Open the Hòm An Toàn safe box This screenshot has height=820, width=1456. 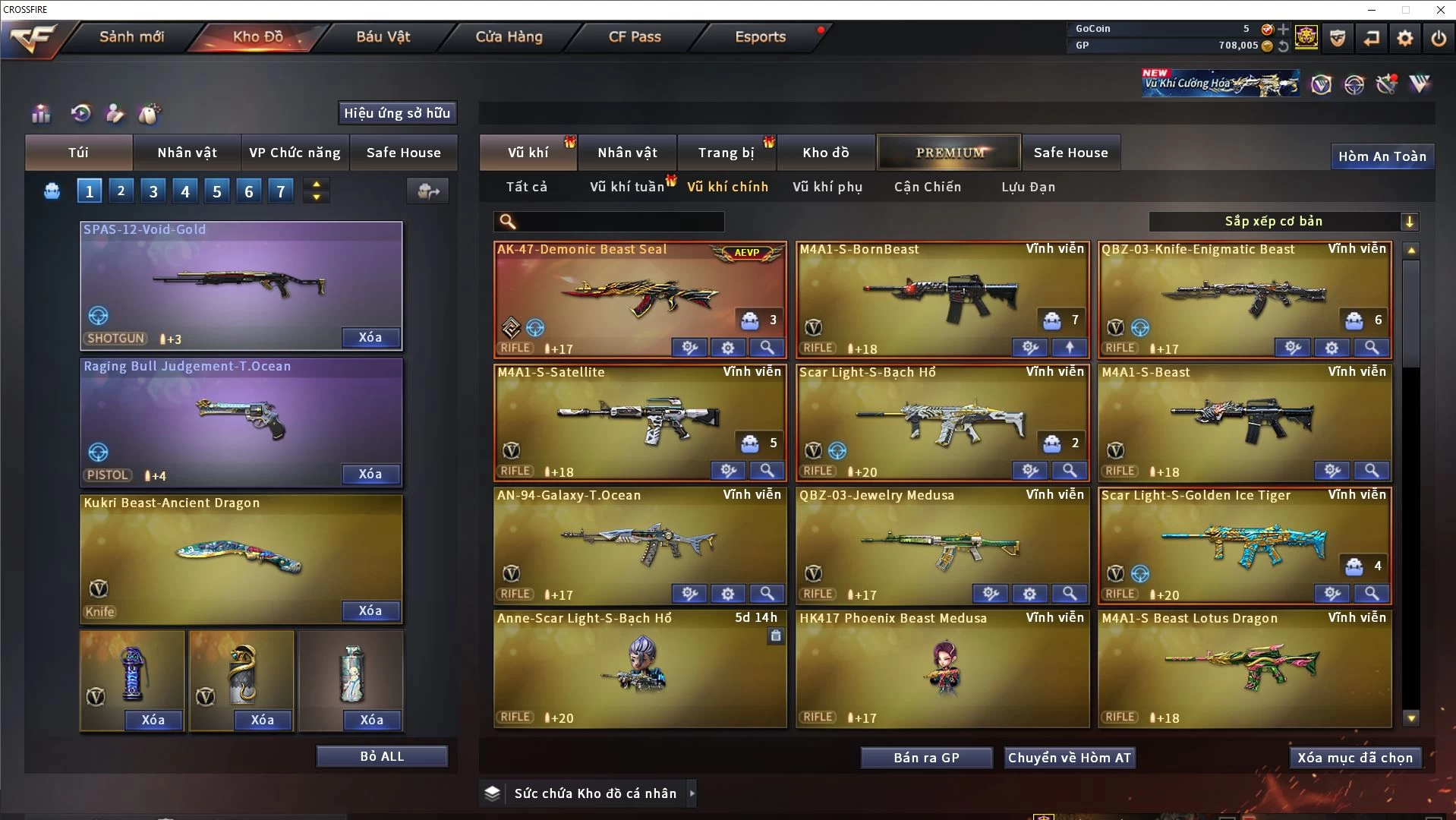point(1382,156)
